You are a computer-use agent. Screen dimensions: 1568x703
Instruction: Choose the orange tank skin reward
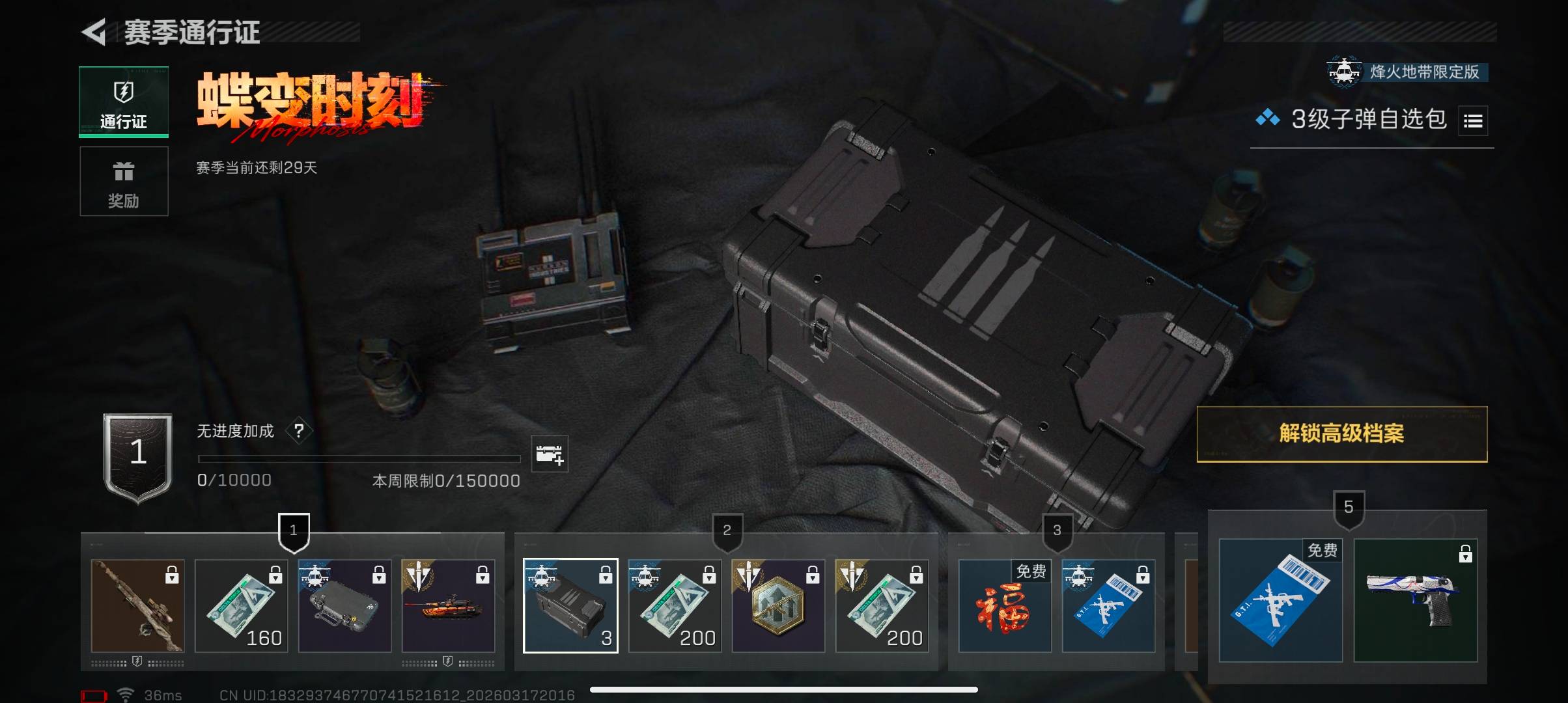click(x=449, y=606)
